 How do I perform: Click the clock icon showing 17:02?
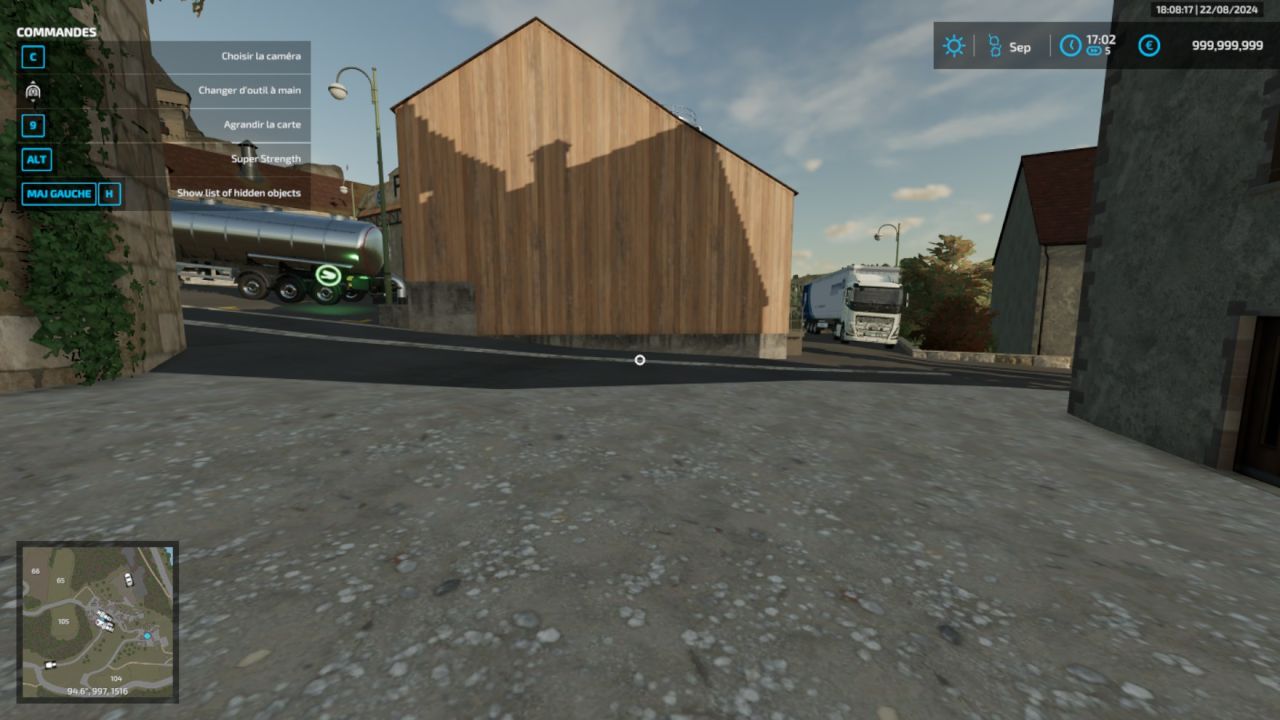1070,46
